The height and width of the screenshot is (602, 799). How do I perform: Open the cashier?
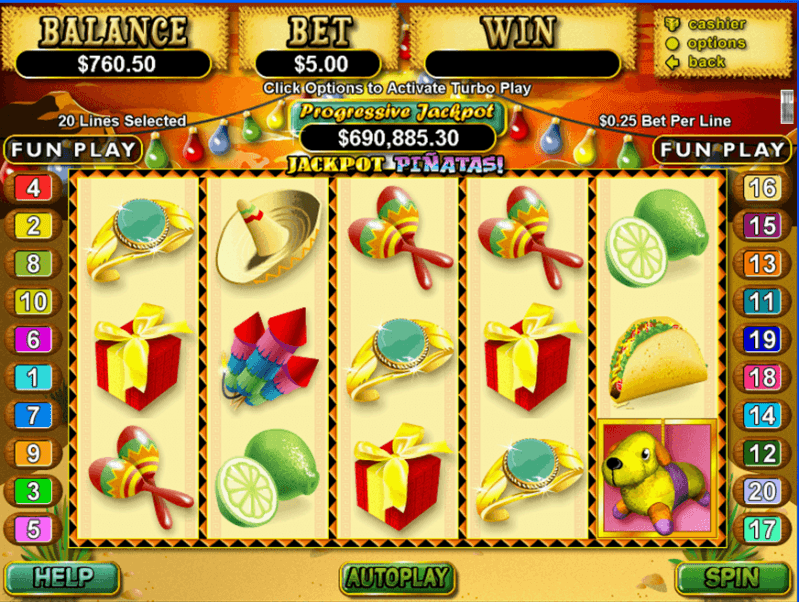click(716, 24)
